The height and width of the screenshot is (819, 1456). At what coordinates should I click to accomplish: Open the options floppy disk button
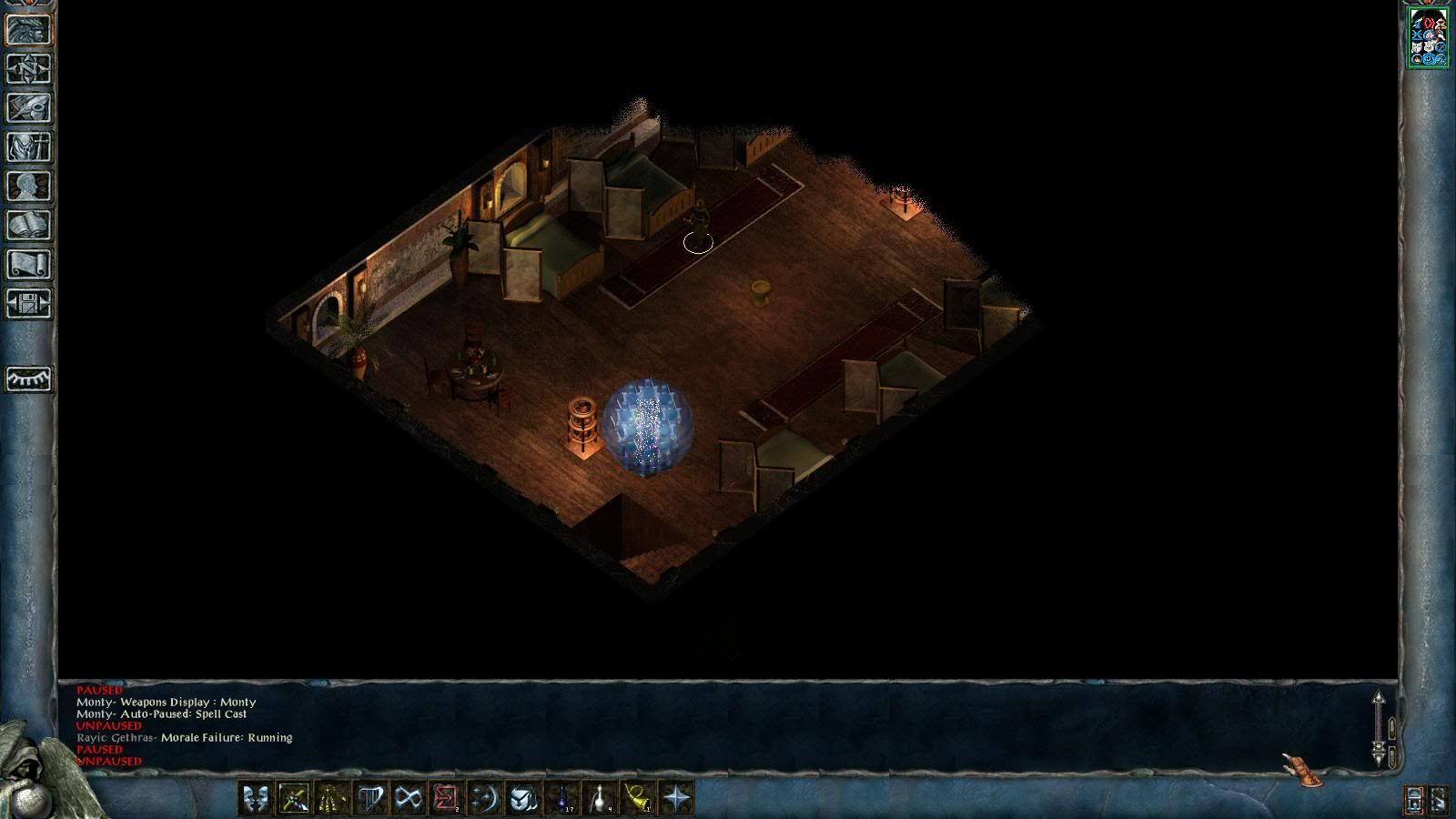[29, 304]
